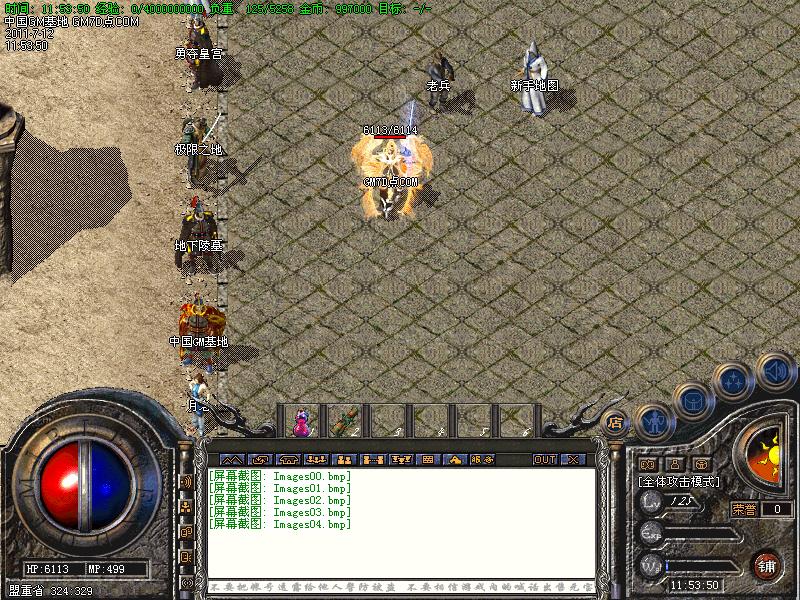The height and width of the screenshot is (600, 800).
Task: Open the inventory bag button
Action: coord(692,401)
